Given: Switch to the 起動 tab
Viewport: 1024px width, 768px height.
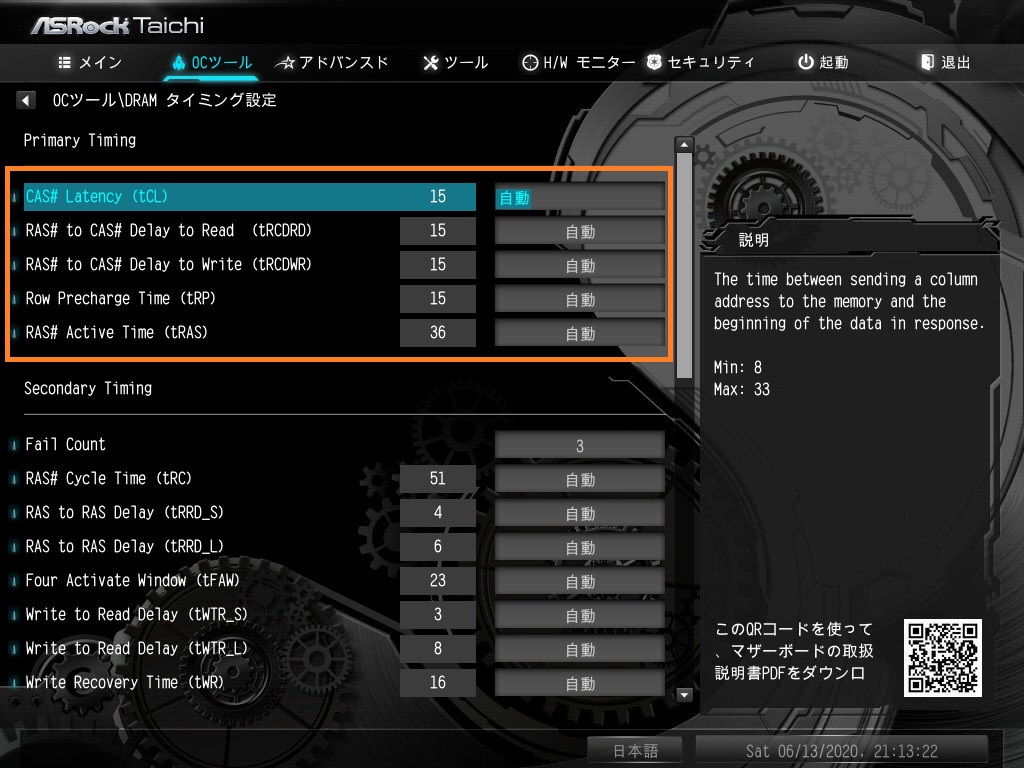Looking at the screenshot, I should click(823, 62).
